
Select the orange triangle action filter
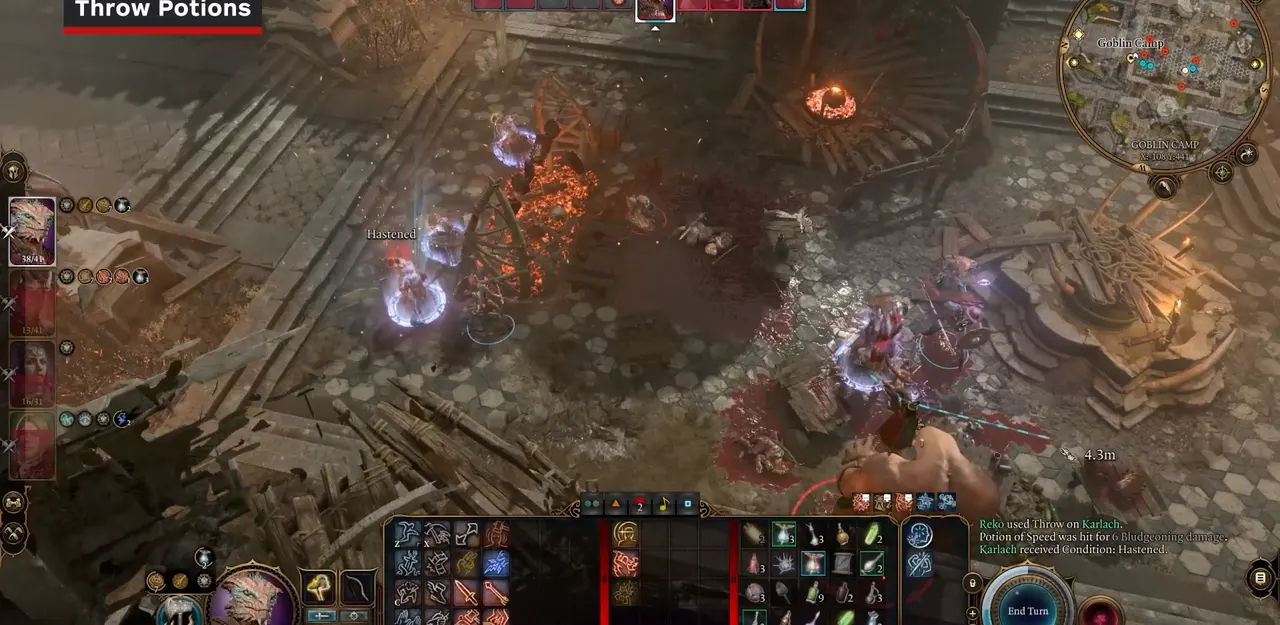coord(616,505)
